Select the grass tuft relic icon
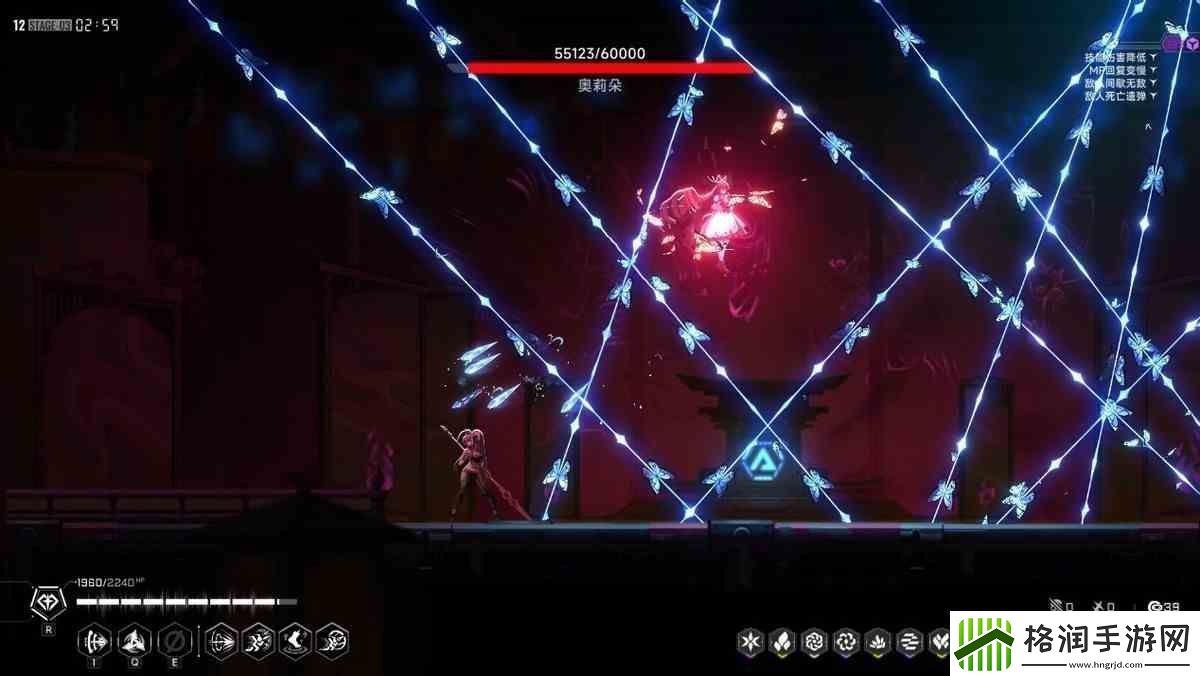The height and width of the screenshot is (676, 1200). point(878,641)
